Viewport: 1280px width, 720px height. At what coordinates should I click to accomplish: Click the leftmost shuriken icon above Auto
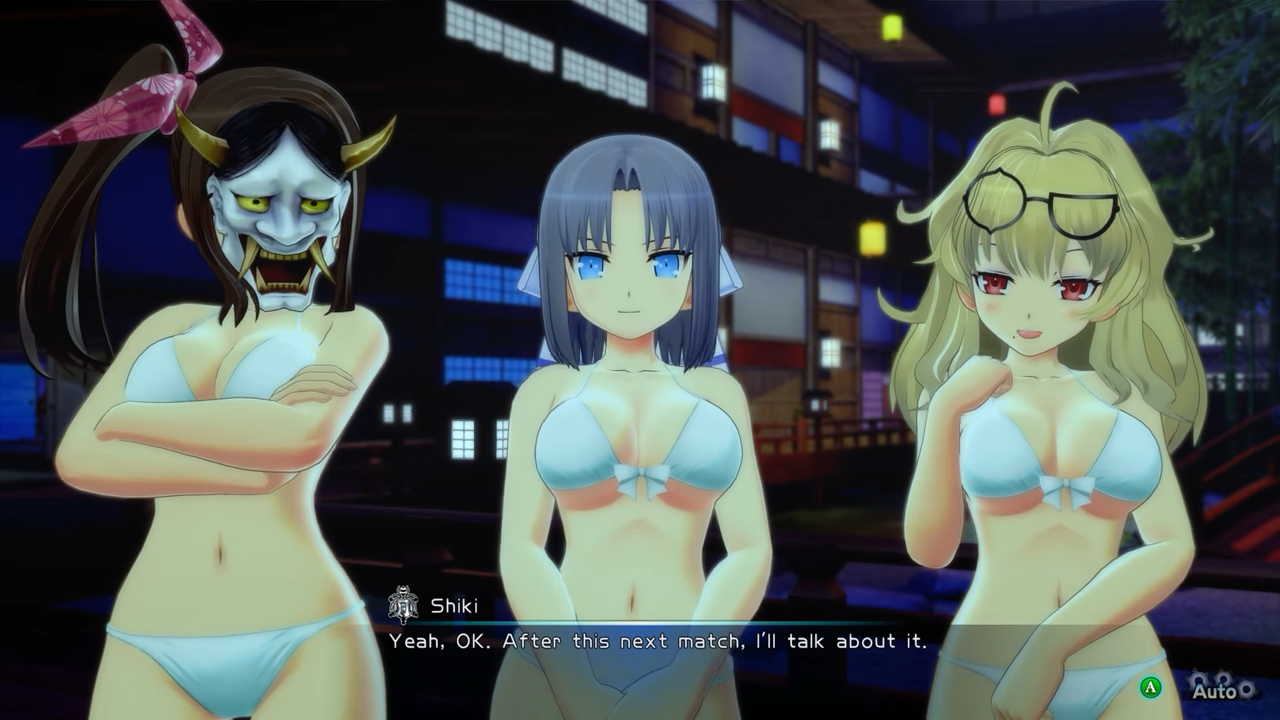click(x=1196, y=678)
